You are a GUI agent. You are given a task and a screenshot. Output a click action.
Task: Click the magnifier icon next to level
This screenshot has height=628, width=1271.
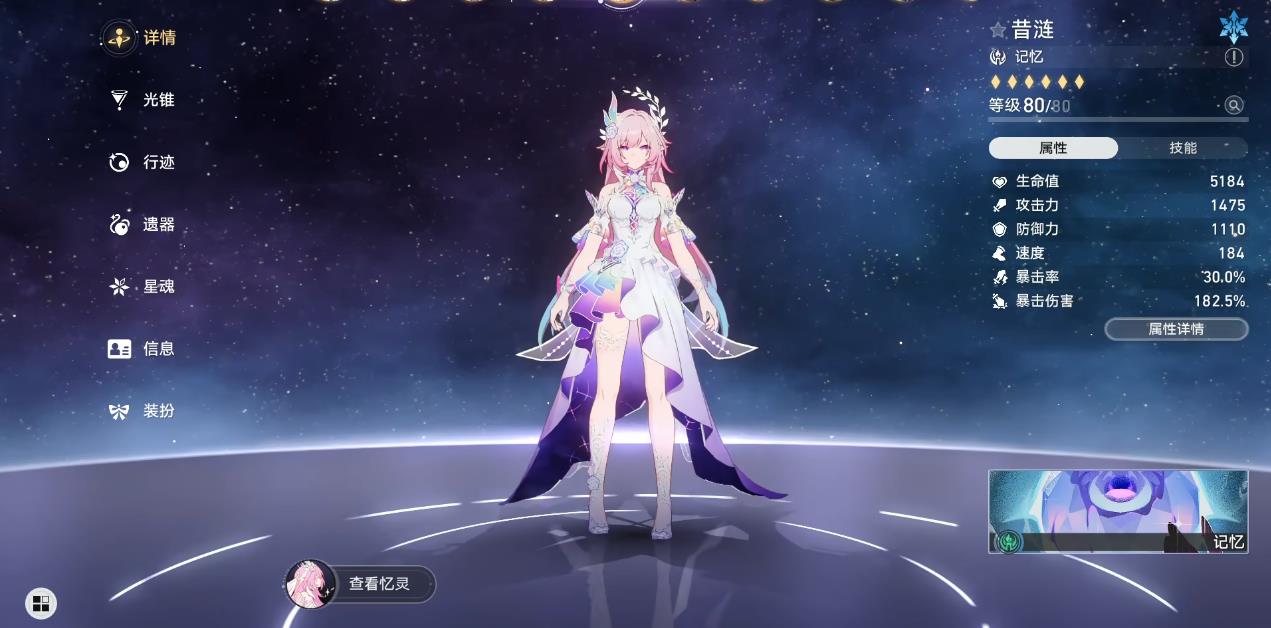pos(1234,105)
